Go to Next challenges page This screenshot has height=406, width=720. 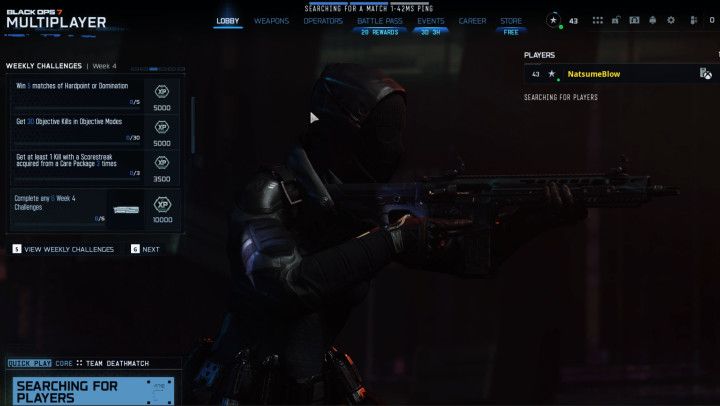tap(145, 249)
